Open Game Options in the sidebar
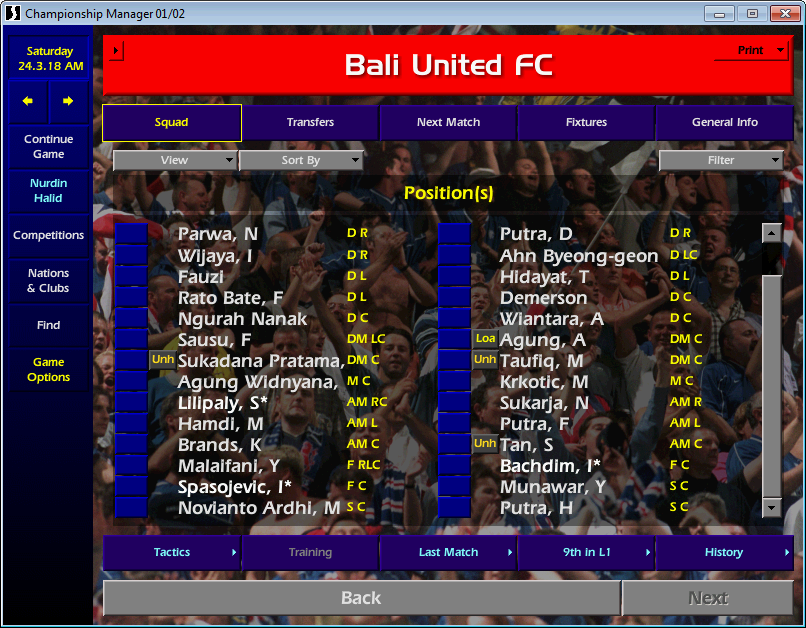806x628 pixels. pyautogui.click(x=49, y=370)
